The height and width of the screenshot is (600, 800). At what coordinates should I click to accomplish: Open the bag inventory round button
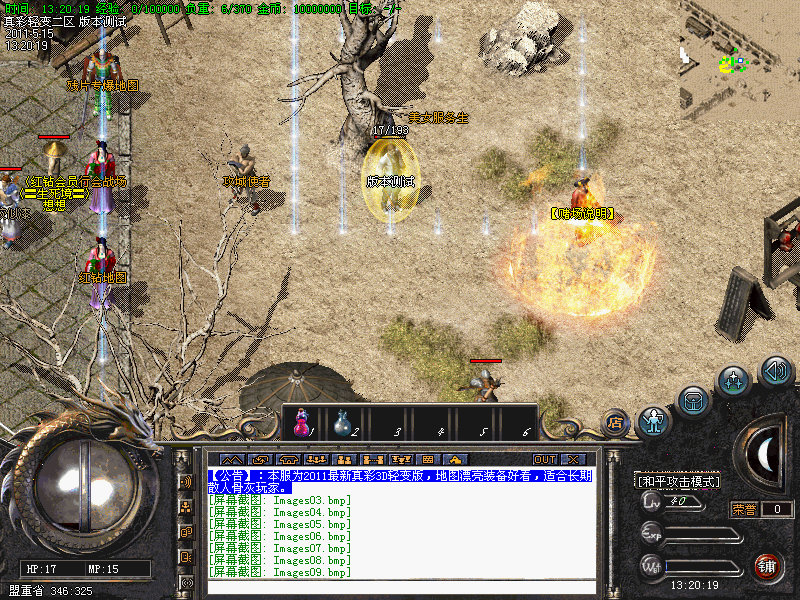point(693,401)
